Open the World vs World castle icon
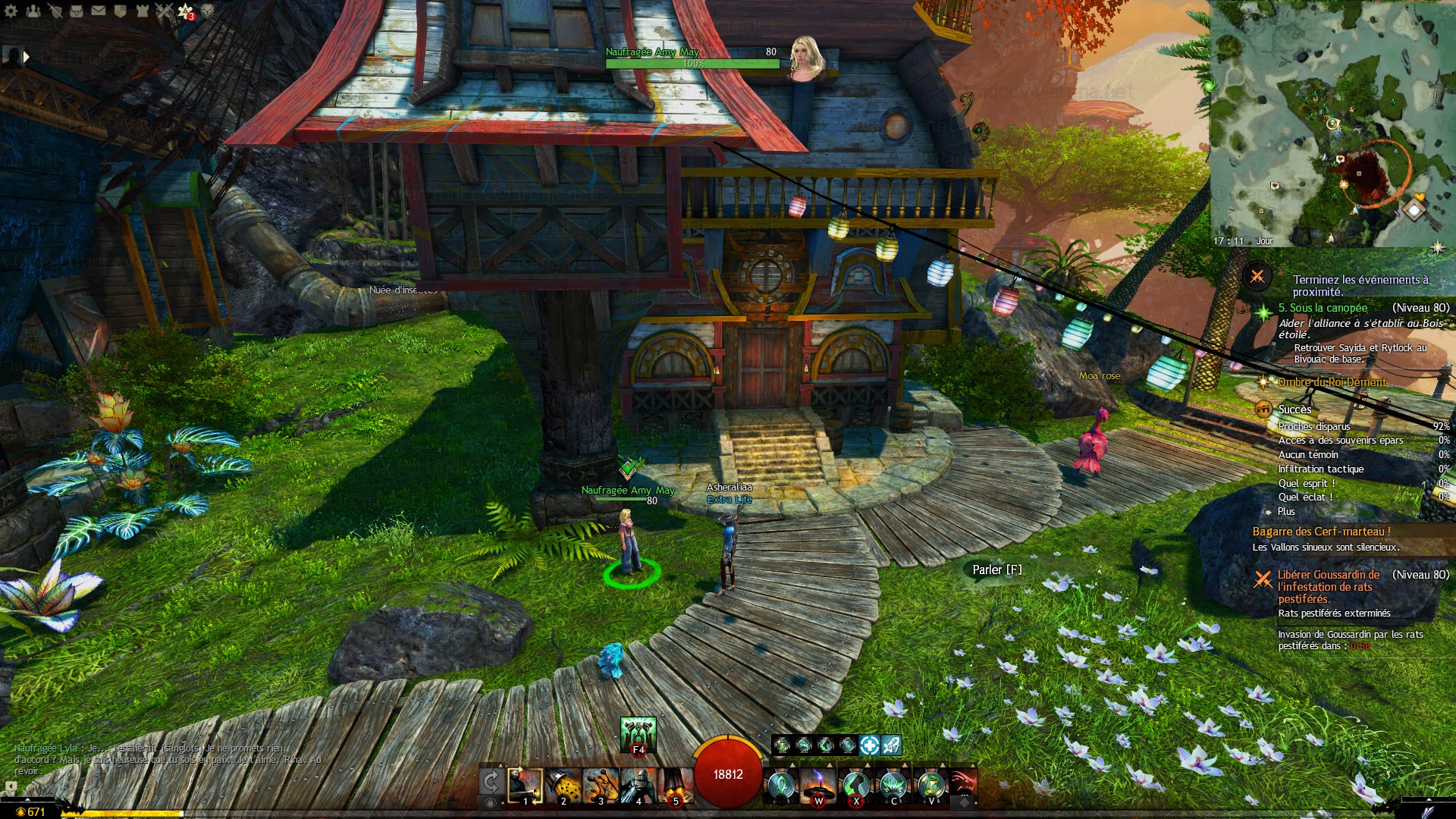The height and width of the screenshot is (819, 1456). point(142,11)
